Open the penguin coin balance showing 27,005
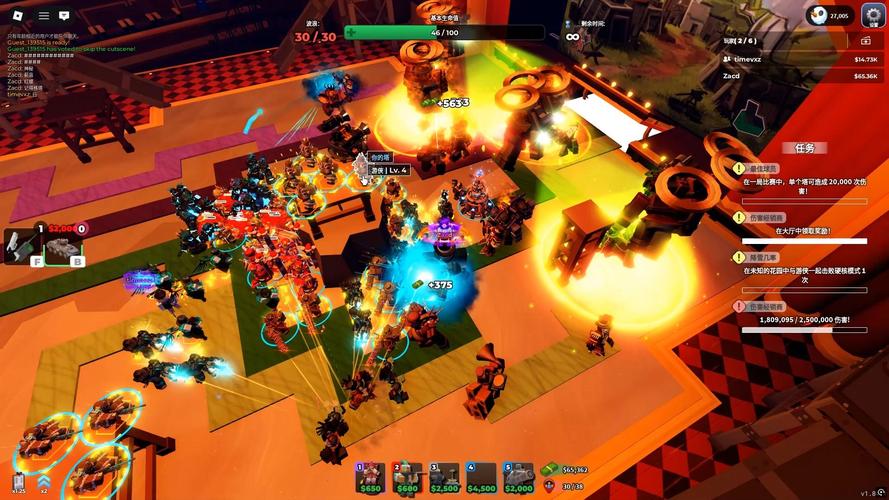 830,15
